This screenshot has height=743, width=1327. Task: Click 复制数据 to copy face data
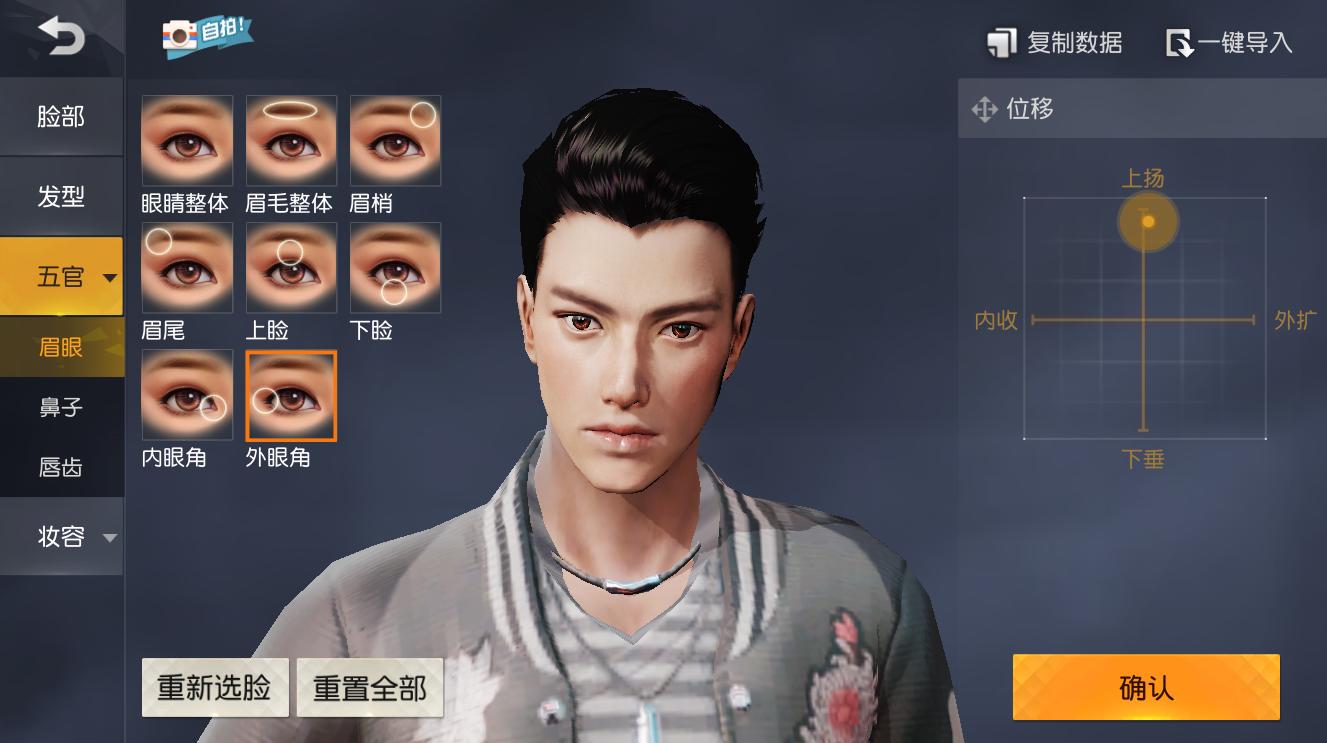pos(1055,43)
